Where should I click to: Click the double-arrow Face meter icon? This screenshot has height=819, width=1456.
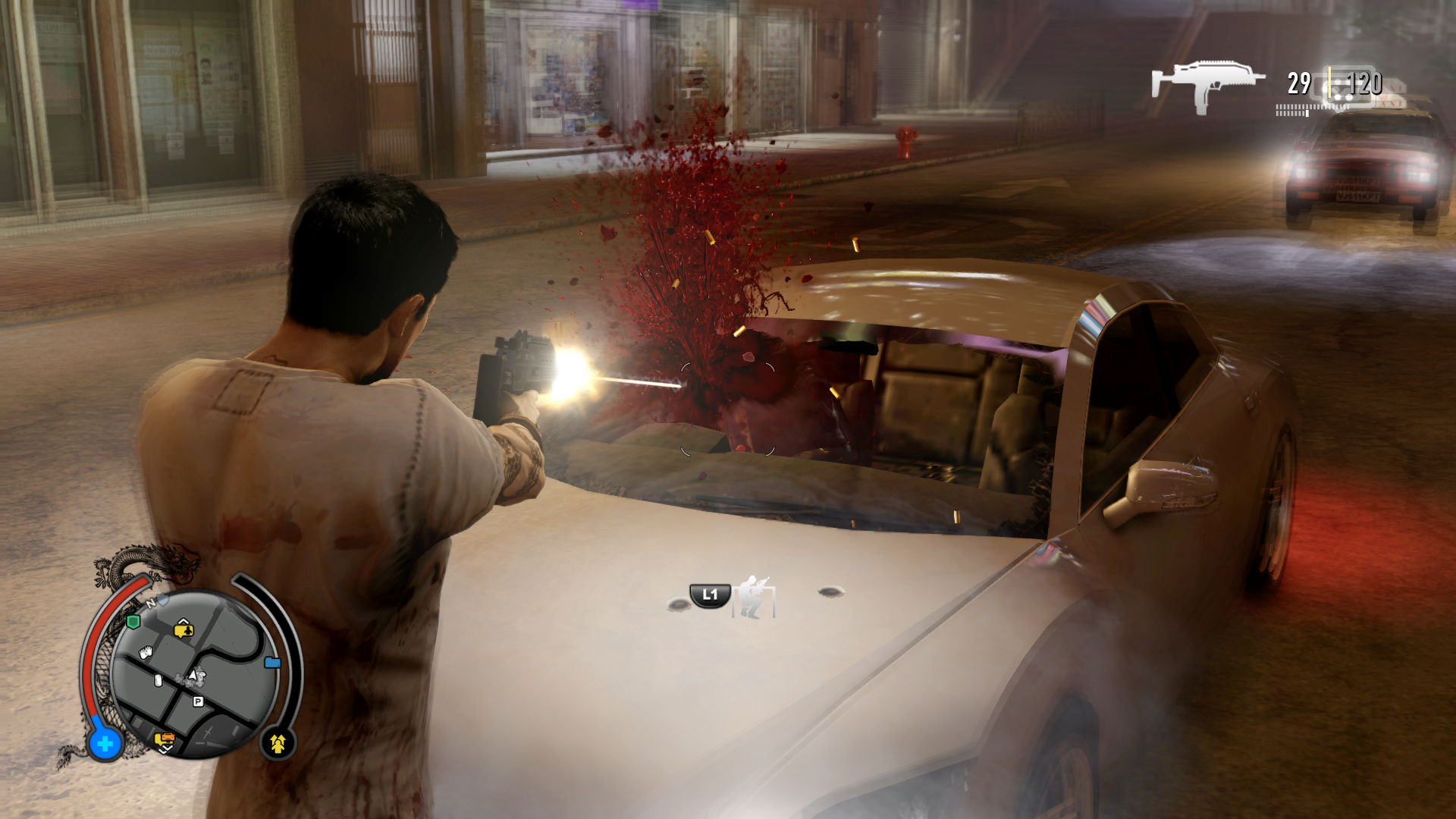coord(279,742)
